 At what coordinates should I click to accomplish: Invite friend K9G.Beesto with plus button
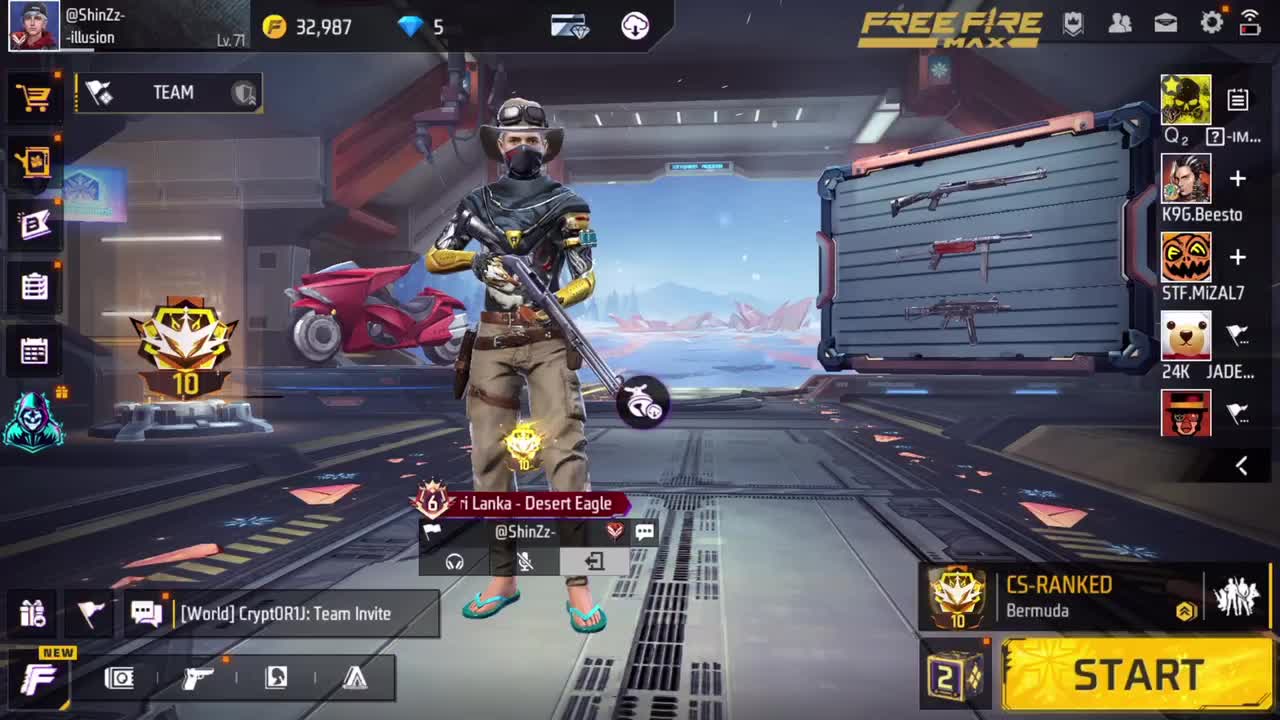pos(1237,179)
